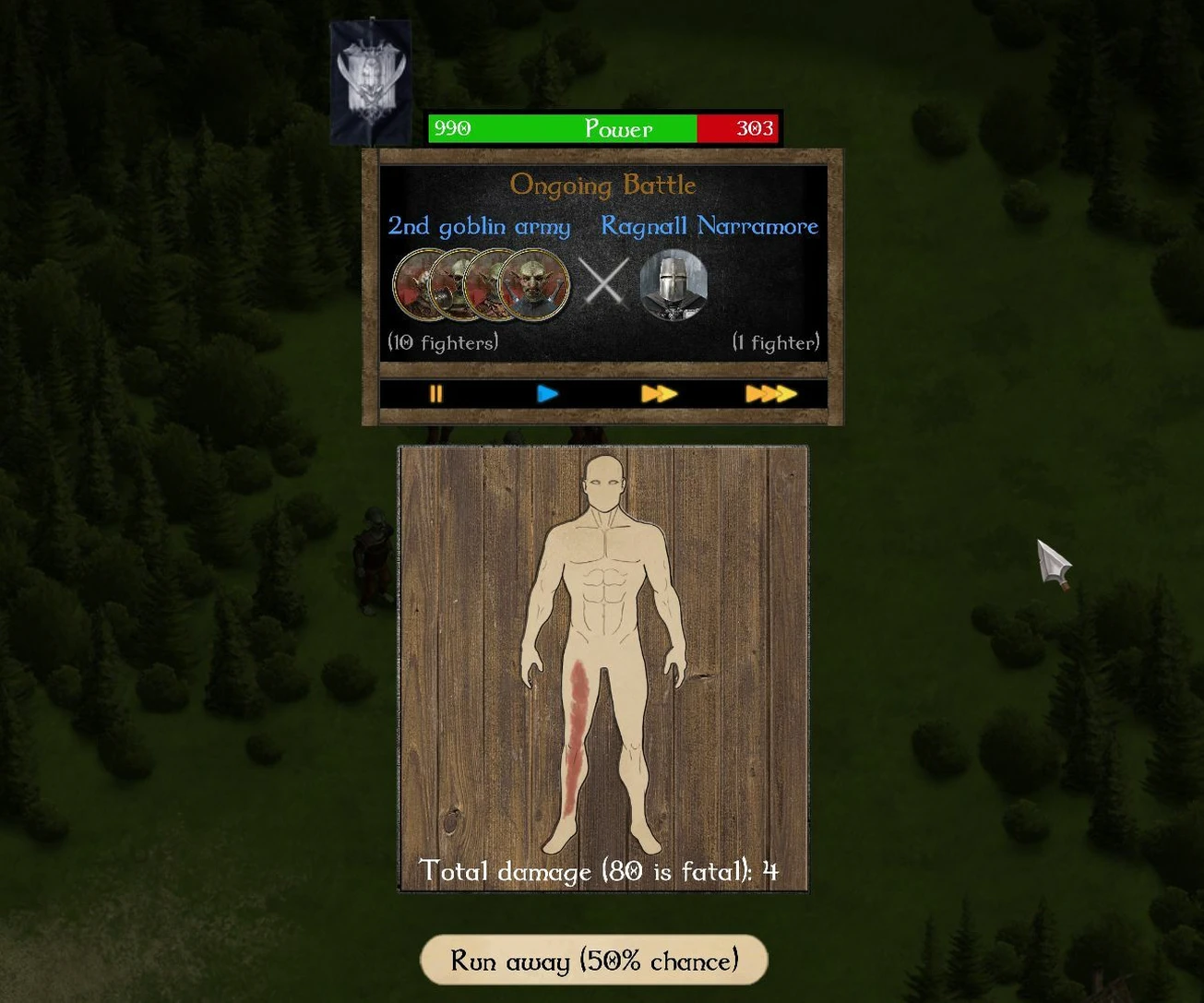This screenshot has height=1003, width=1204.
Task: Select the 2nd goblin army name
Action: pyautogui.click(x=479, y=226)
